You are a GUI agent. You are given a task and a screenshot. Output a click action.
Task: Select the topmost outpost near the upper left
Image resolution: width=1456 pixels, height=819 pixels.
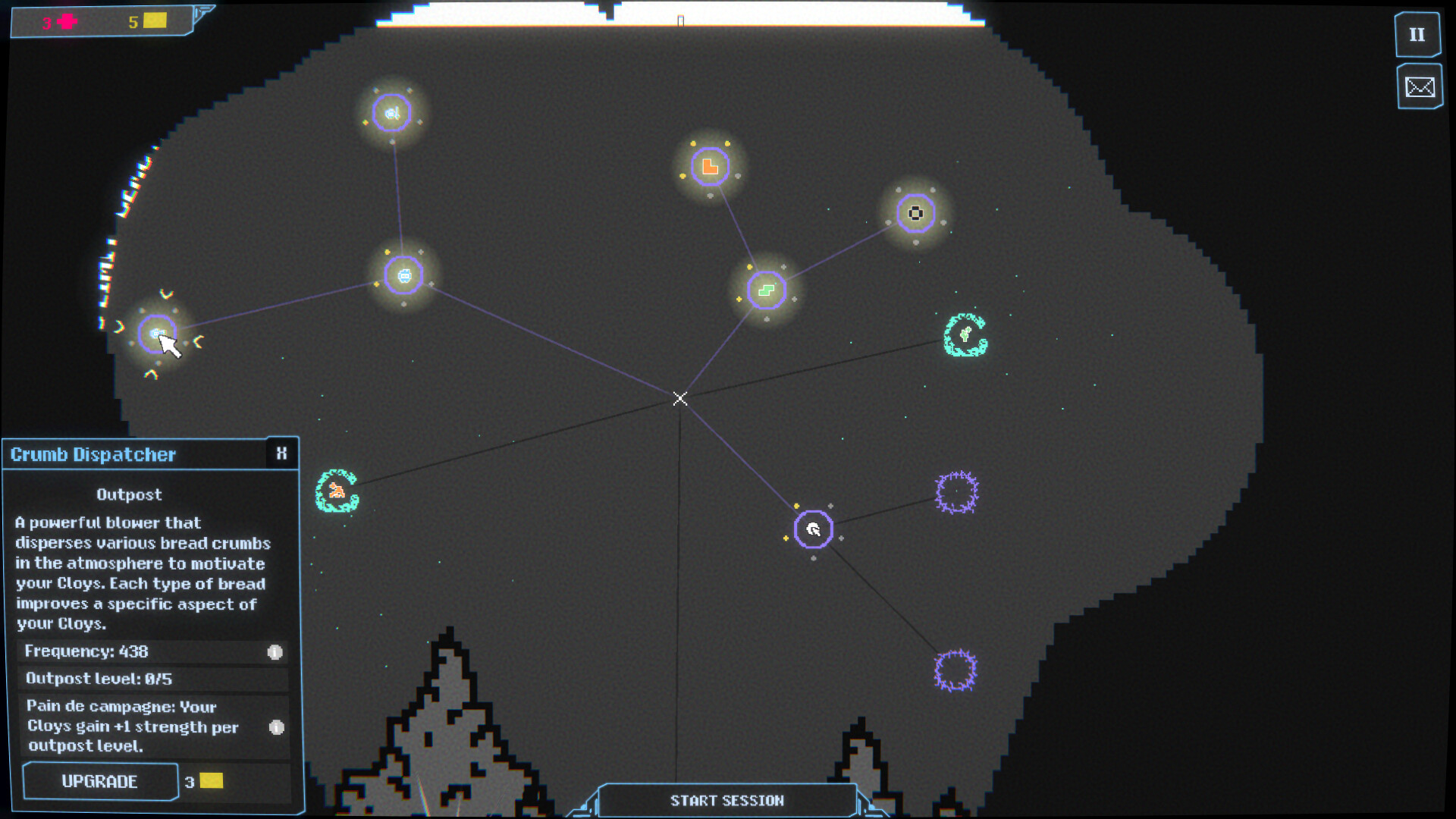391,112
